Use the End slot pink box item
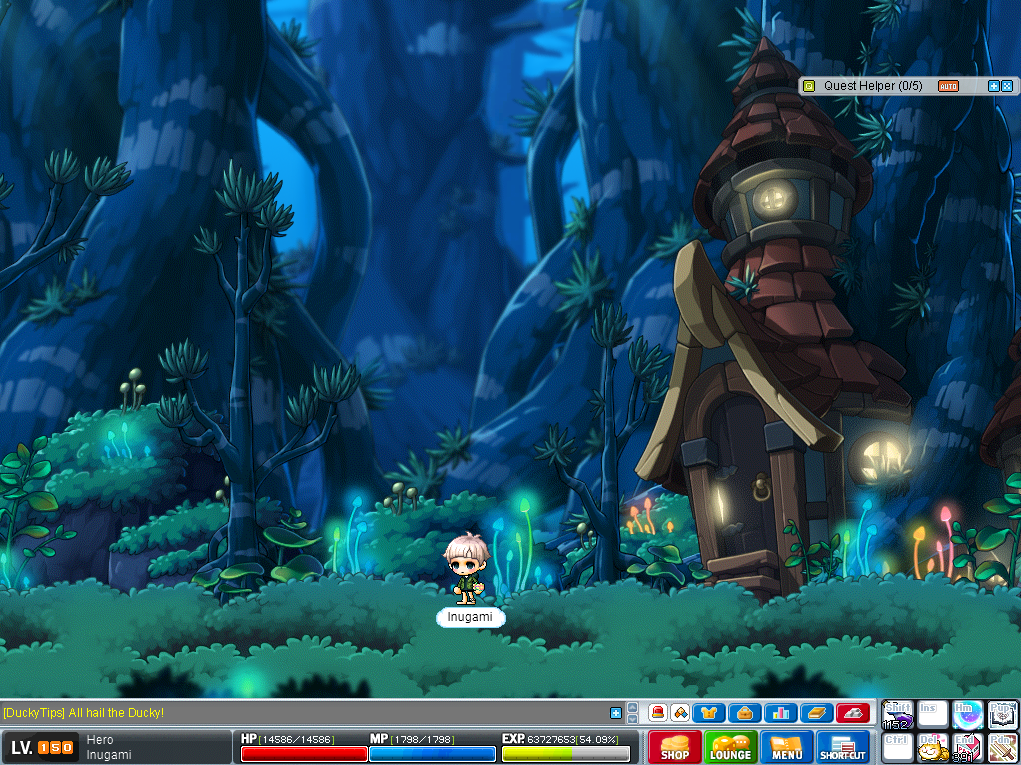1021x765 pixels. coord(967,748)
